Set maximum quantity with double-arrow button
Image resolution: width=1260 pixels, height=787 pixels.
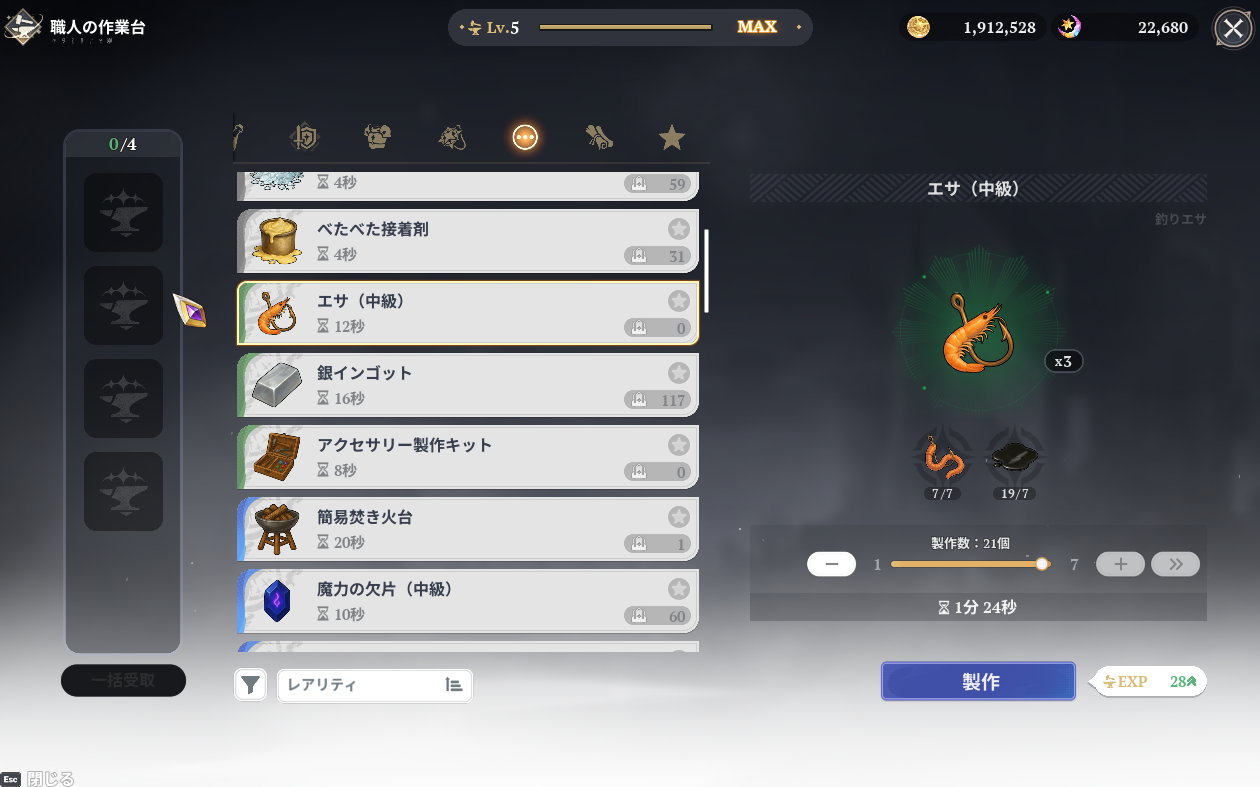coord(1175,564)
